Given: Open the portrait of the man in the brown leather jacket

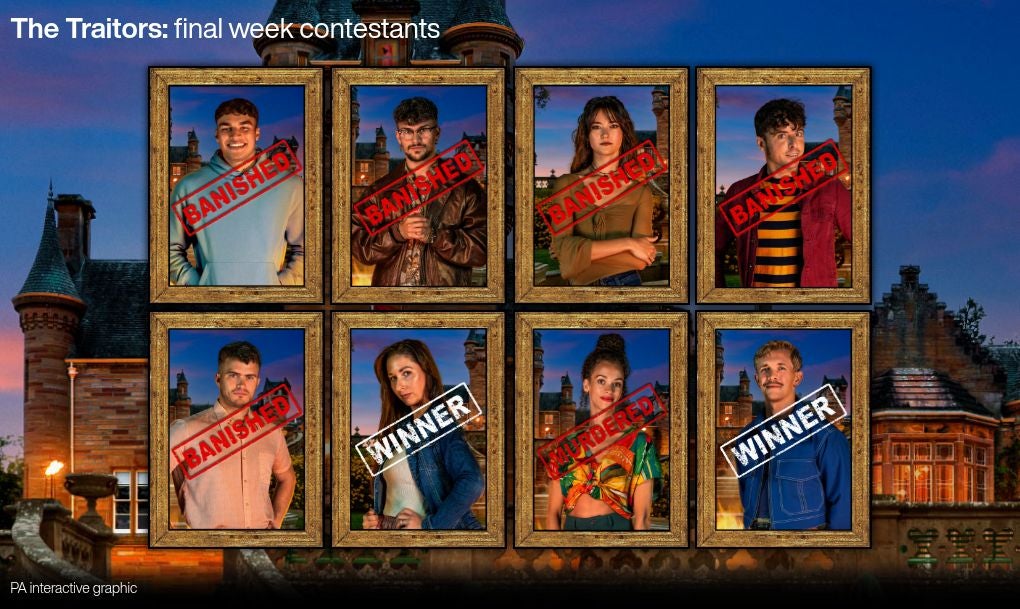Looking at the screenshot, I should (418, 186).
